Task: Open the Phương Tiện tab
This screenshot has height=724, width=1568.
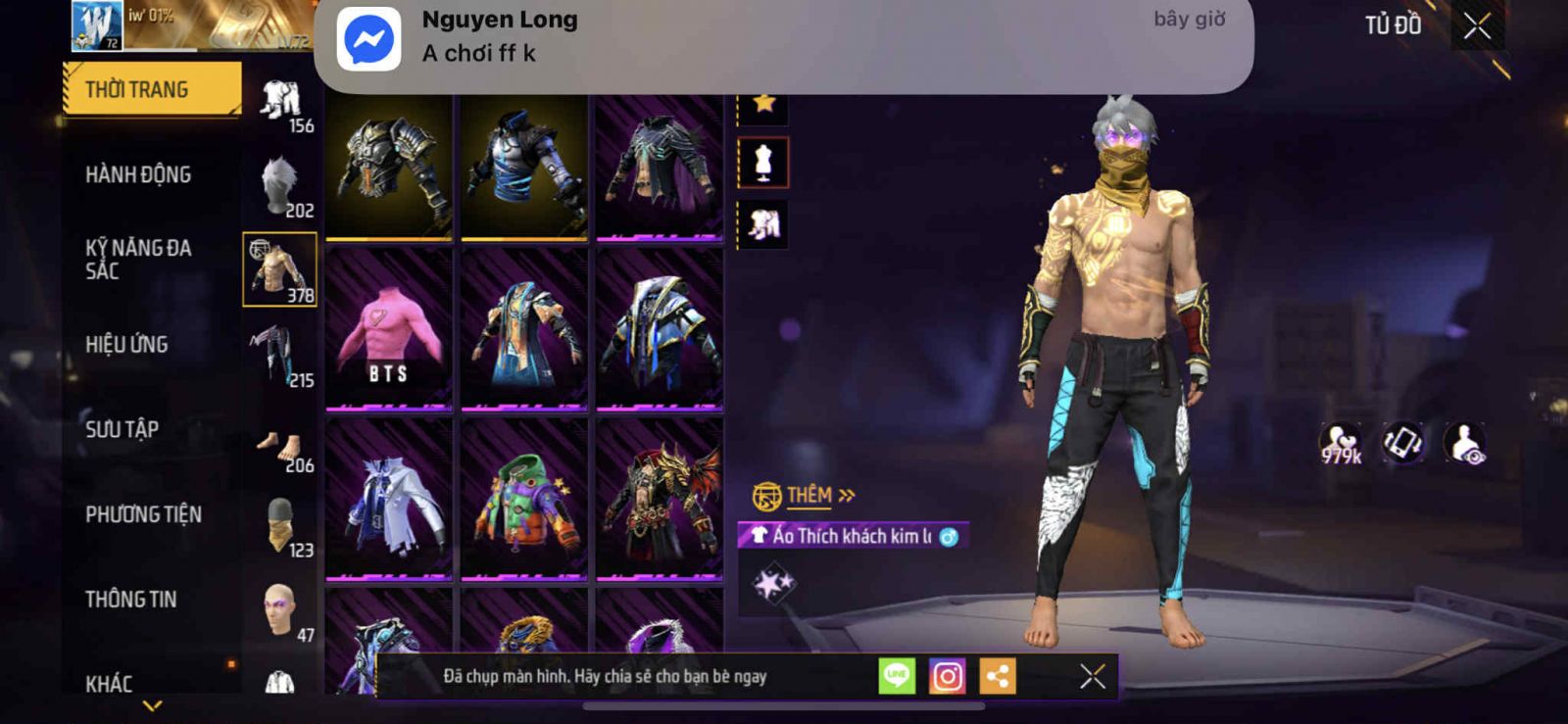Action: tap(143, 514)
